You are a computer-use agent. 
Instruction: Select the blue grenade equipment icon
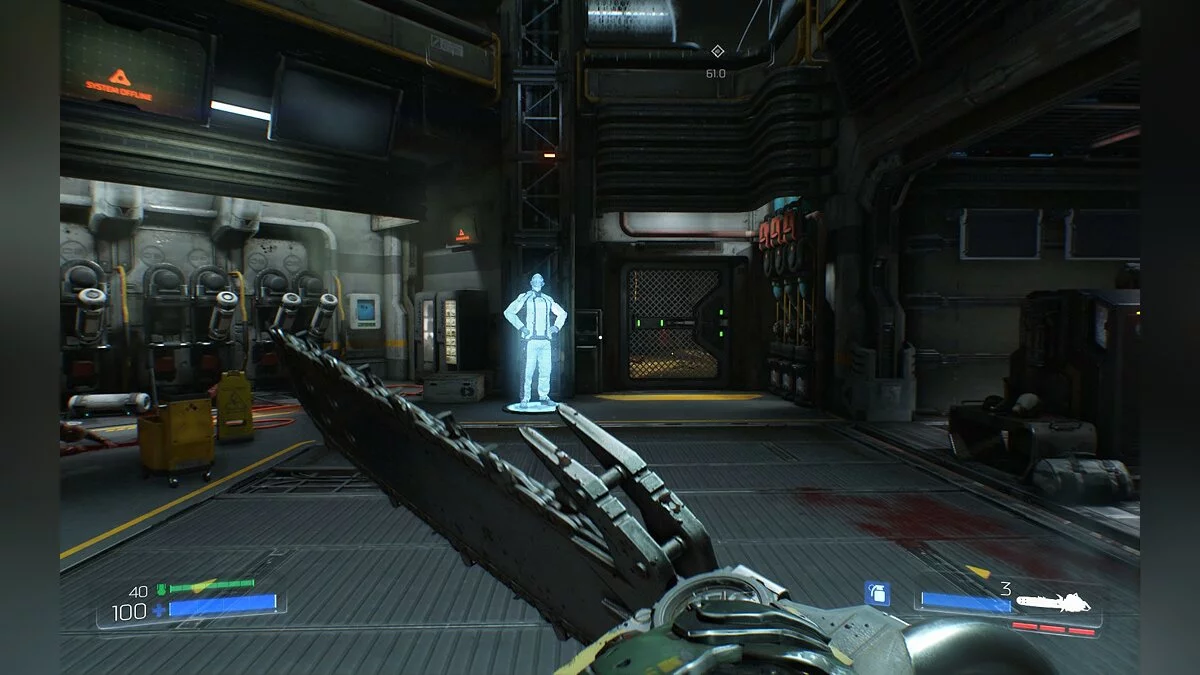click(877, 594)
